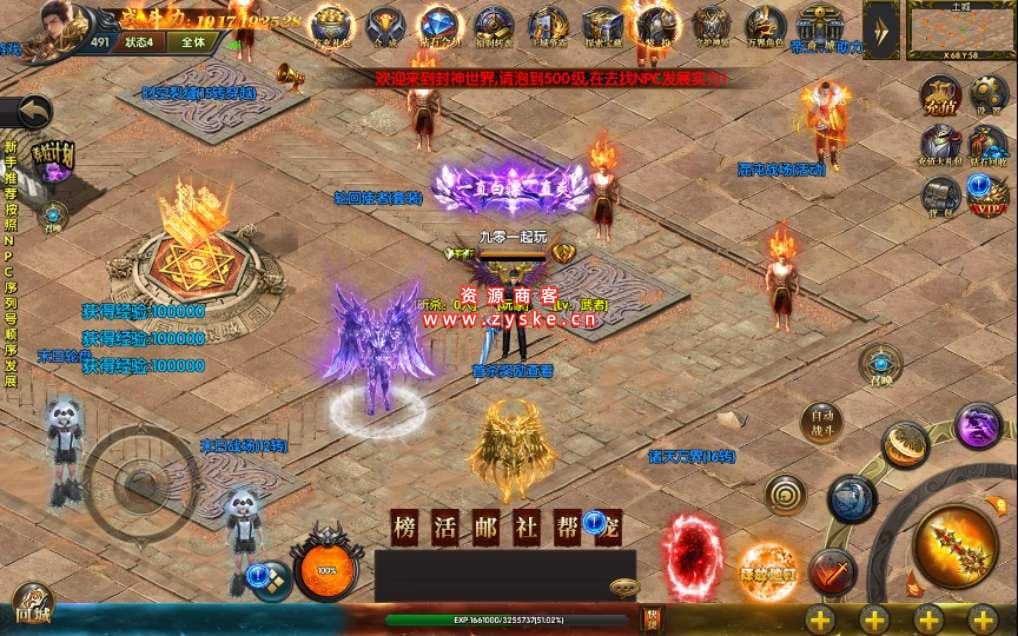
Task: Use the blue warrior skill
Action: (x=851, y=498)
